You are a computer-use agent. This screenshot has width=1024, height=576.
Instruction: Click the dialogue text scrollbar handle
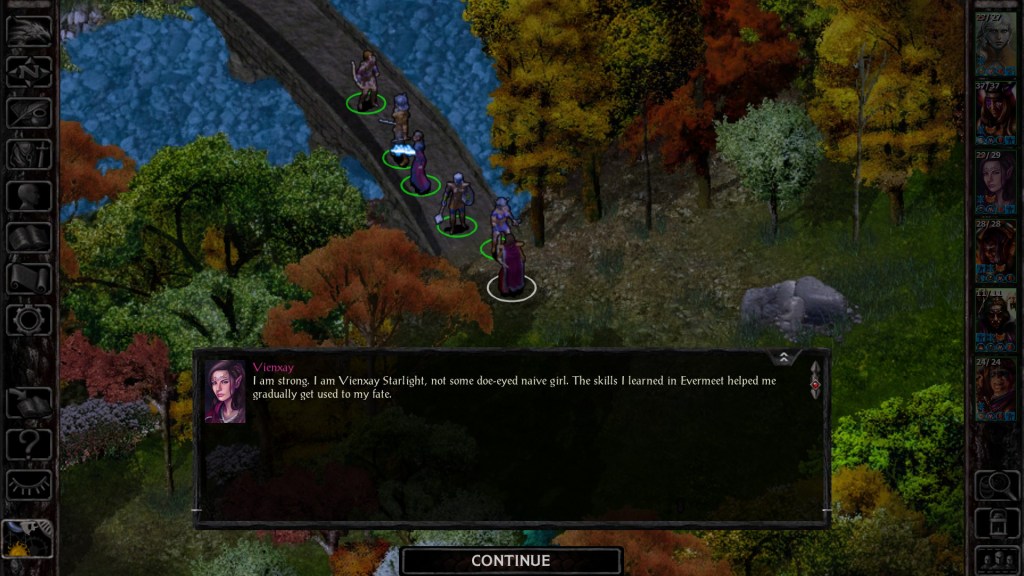click(x=815, y=380)
